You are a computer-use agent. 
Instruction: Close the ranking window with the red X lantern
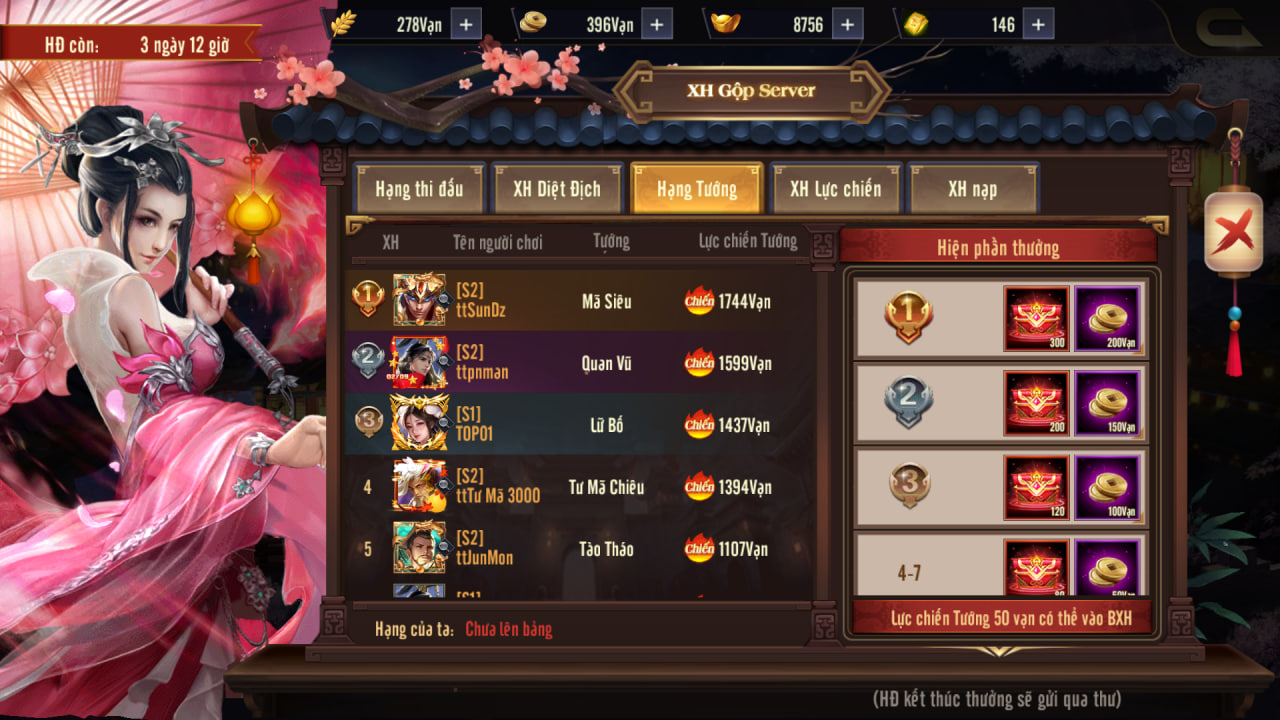pos(1233,233)
